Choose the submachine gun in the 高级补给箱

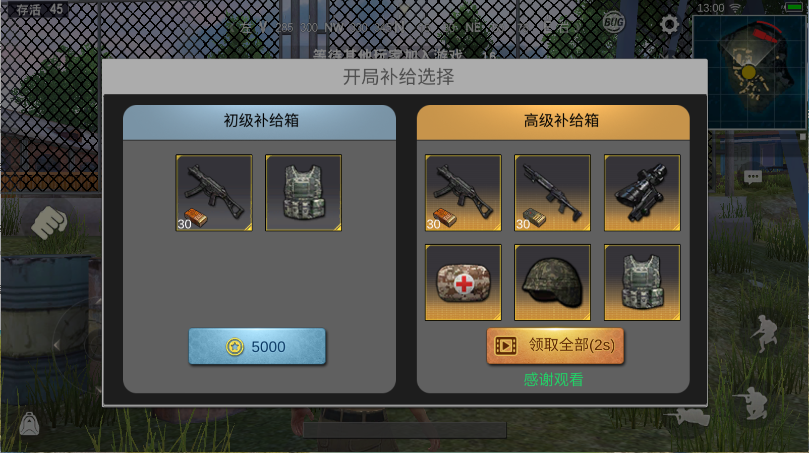[x=463, y=193]
